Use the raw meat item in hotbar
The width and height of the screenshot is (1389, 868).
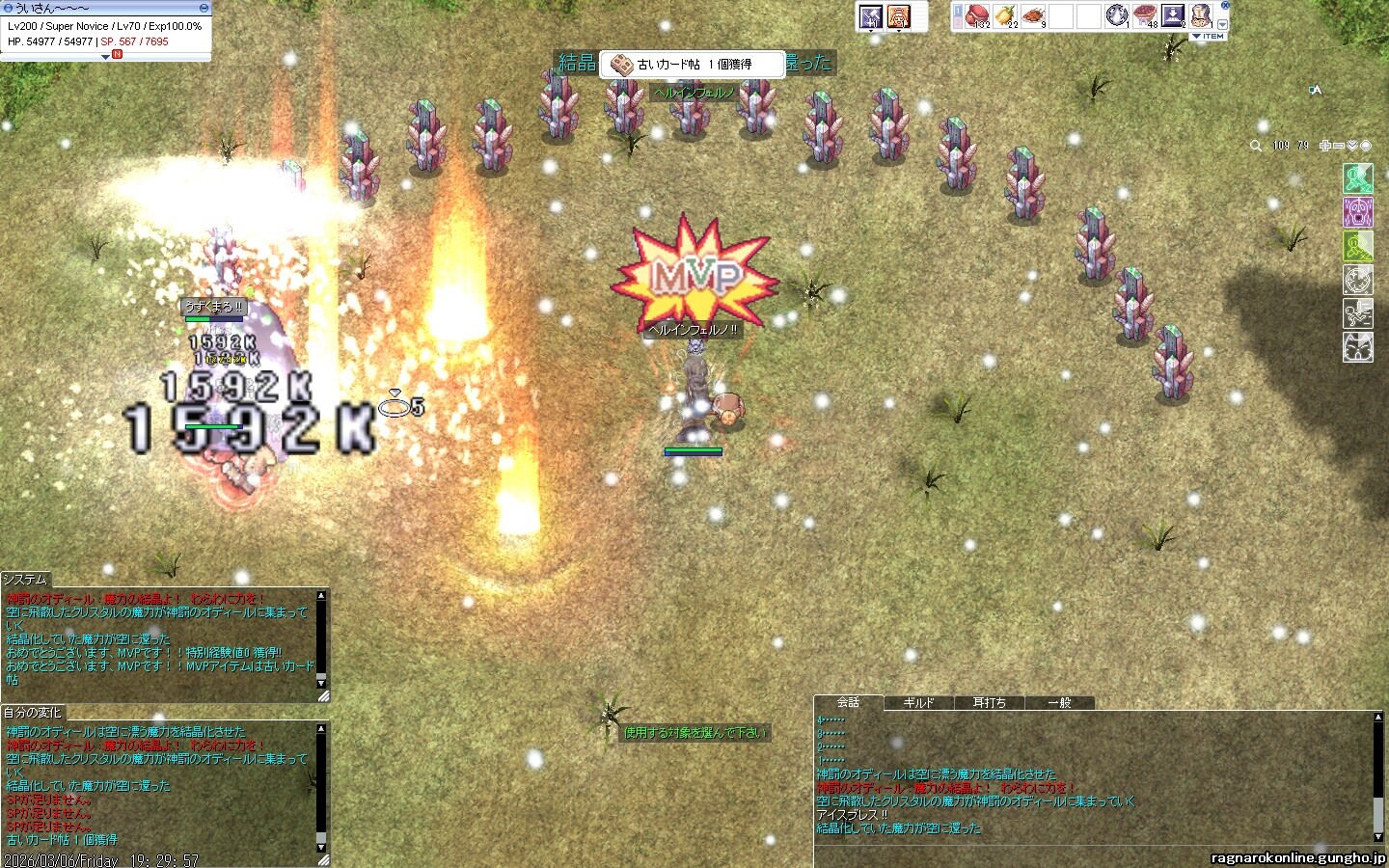tap(977, 15)
